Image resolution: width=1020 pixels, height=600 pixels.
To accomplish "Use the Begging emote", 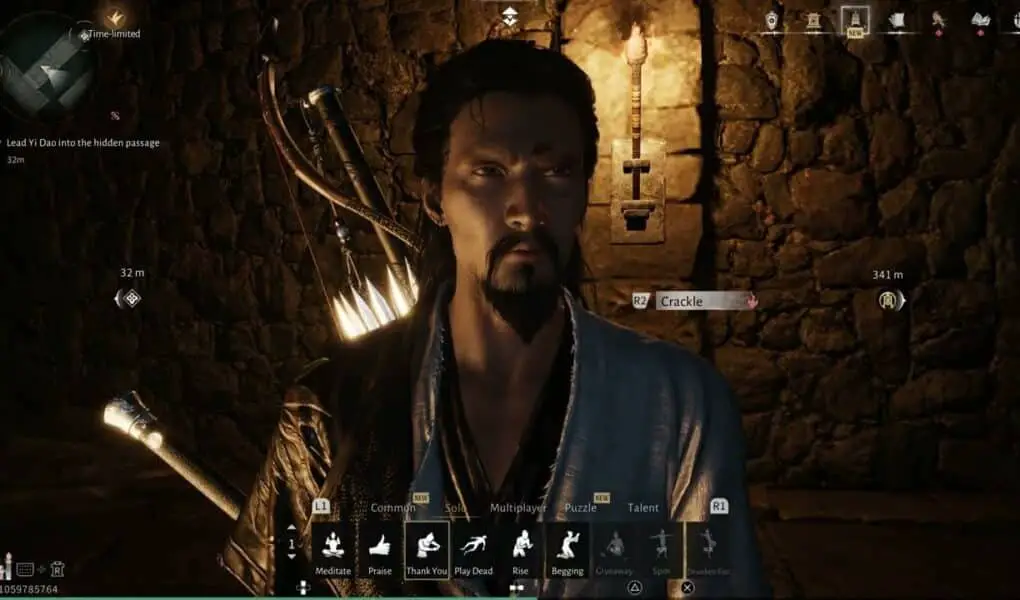I will pyautogui.click(x=568, y=548).
